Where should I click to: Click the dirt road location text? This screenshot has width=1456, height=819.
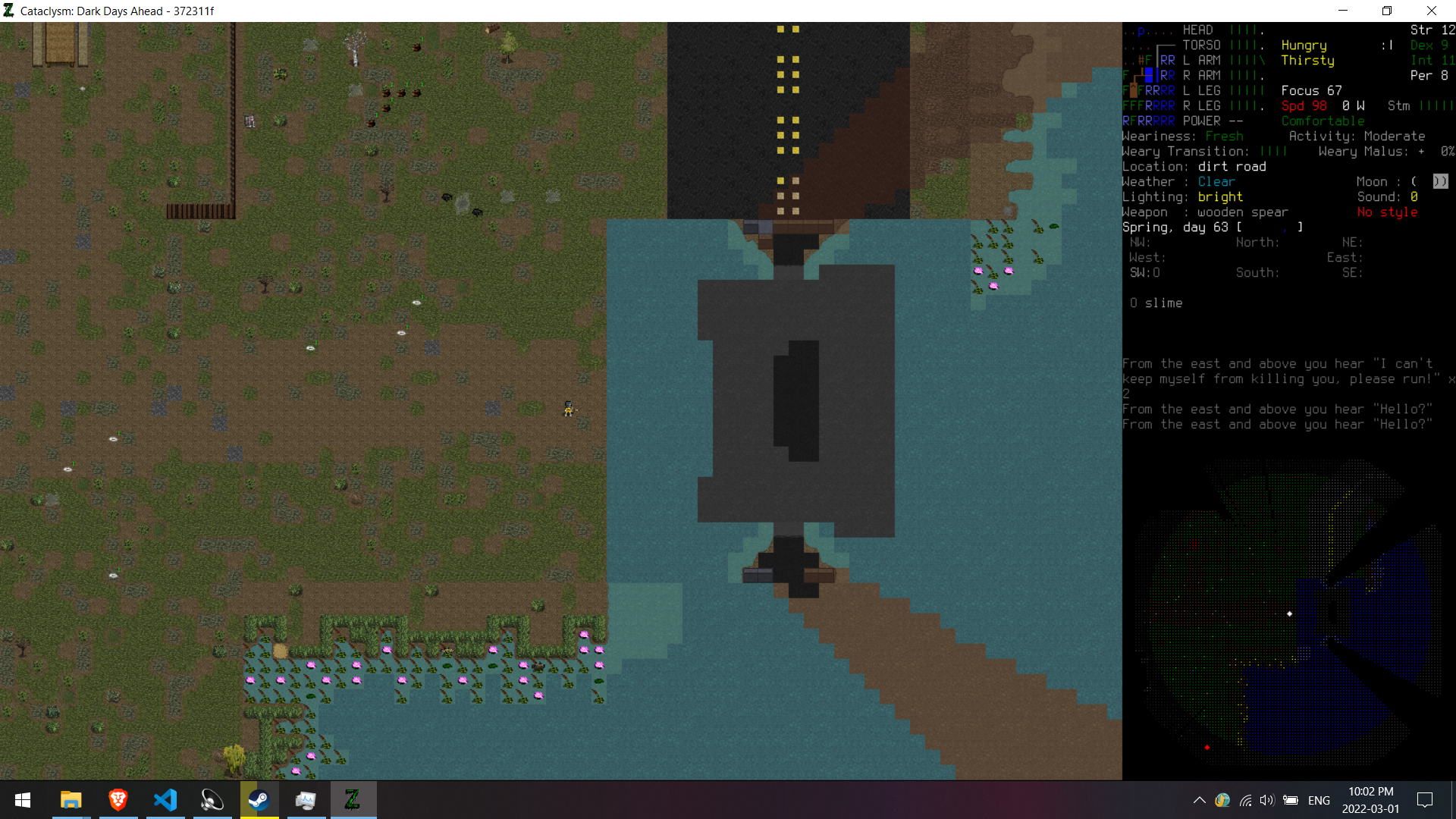[x=1232, y=166]
